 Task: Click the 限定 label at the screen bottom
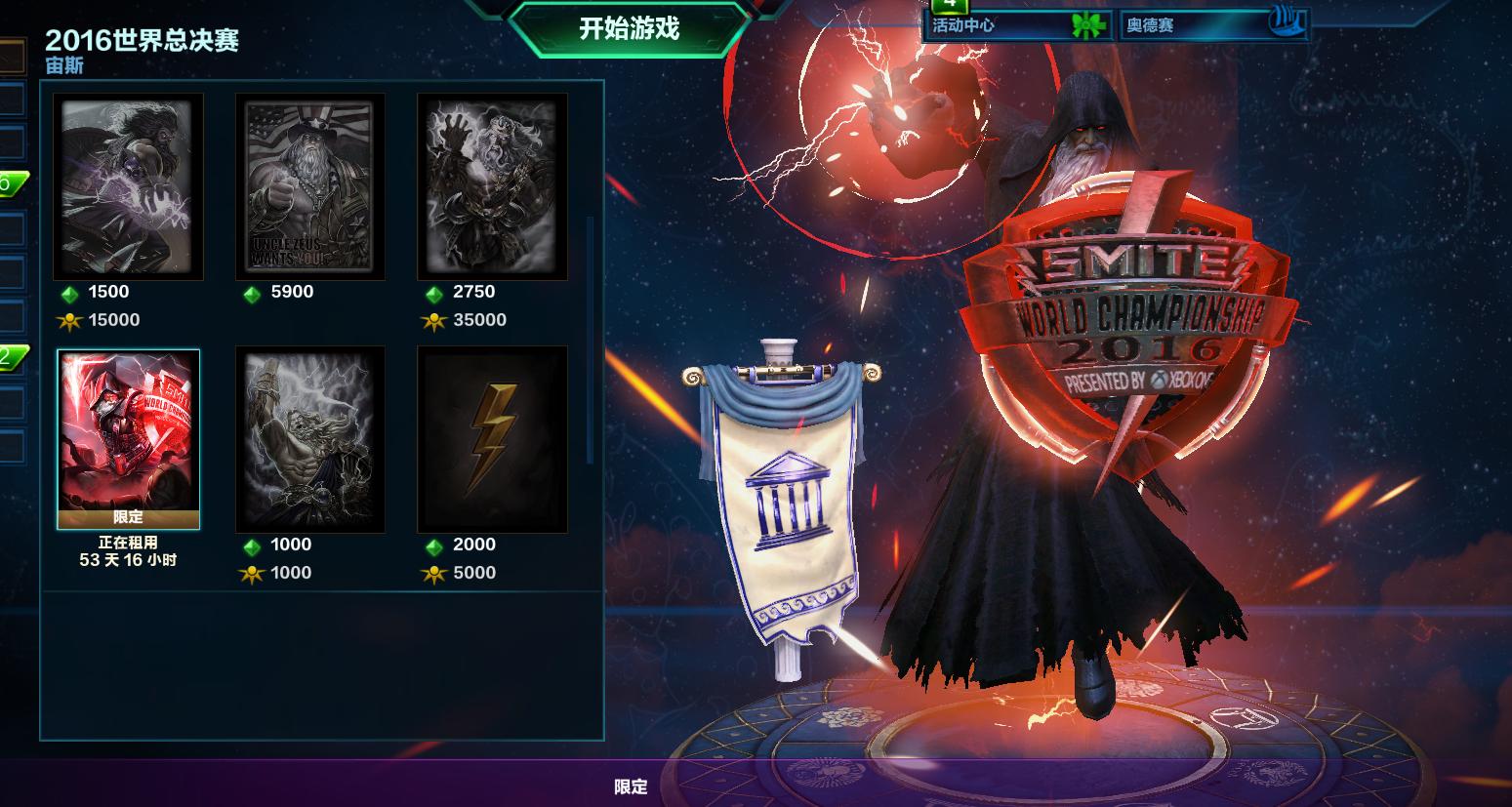pos(631,787)
